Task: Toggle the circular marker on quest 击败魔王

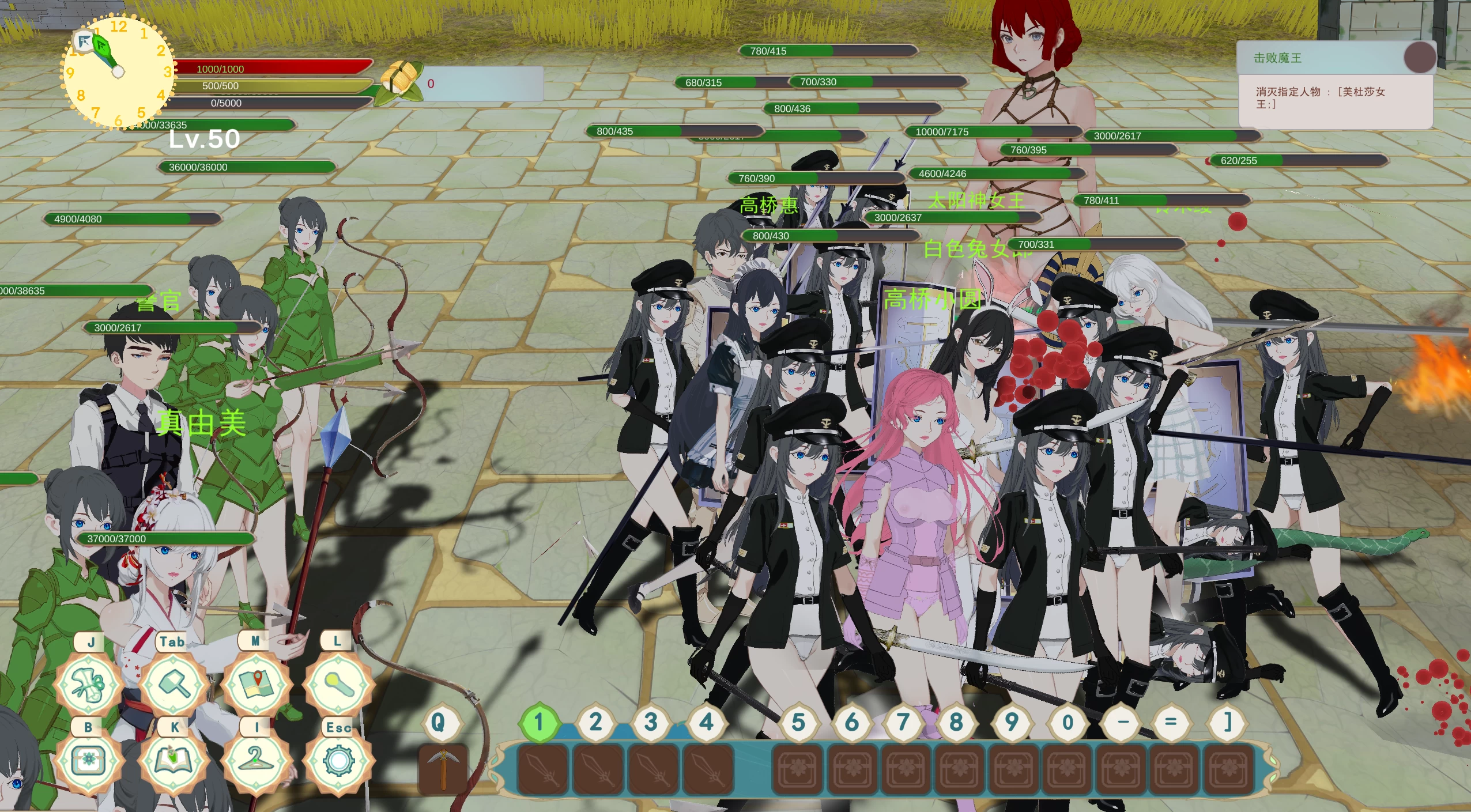Action: click(1418, 56)
